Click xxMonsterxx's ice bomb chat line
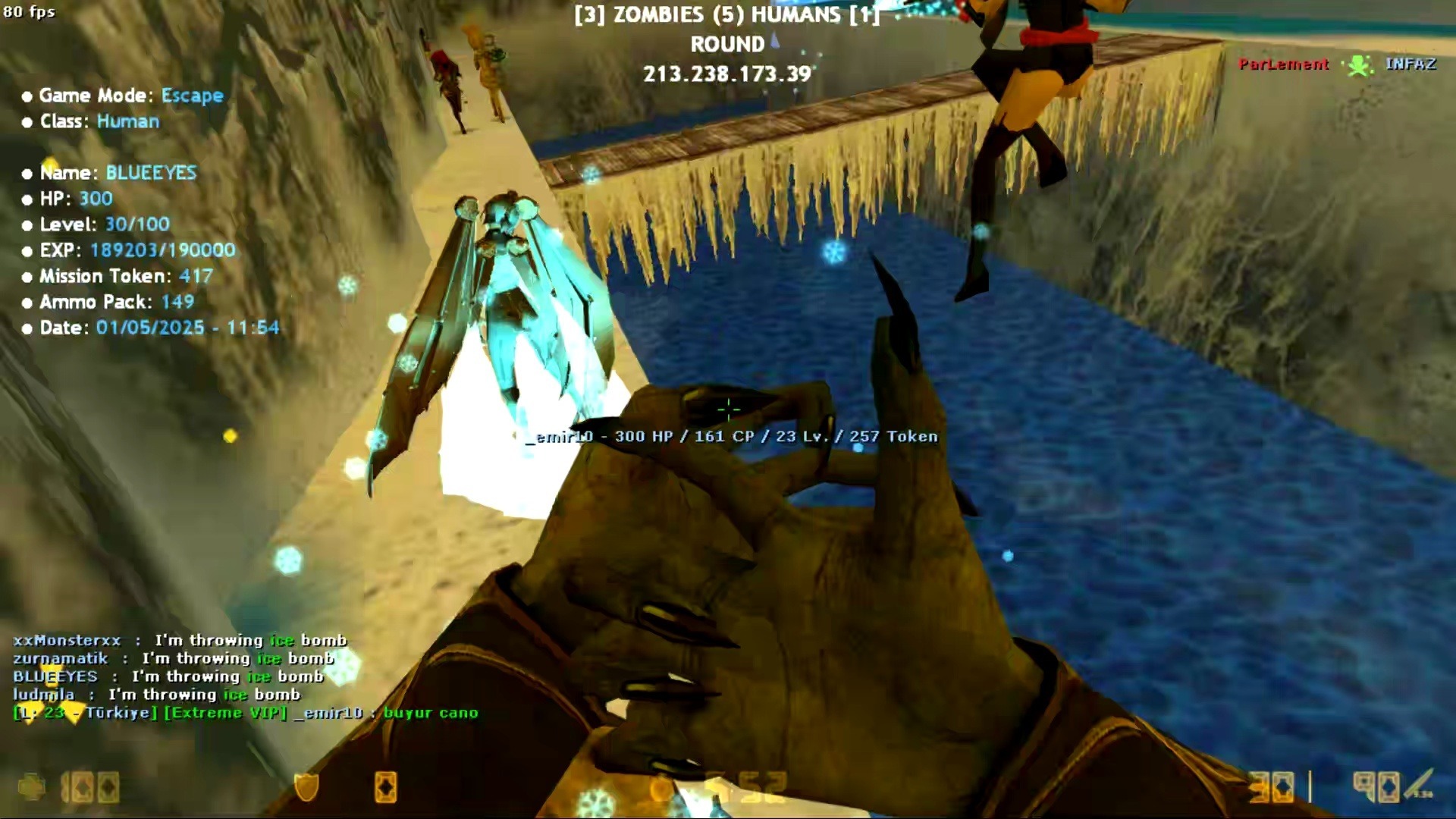The height and width of the screenshot is (819, 1456). coord(180,641)
